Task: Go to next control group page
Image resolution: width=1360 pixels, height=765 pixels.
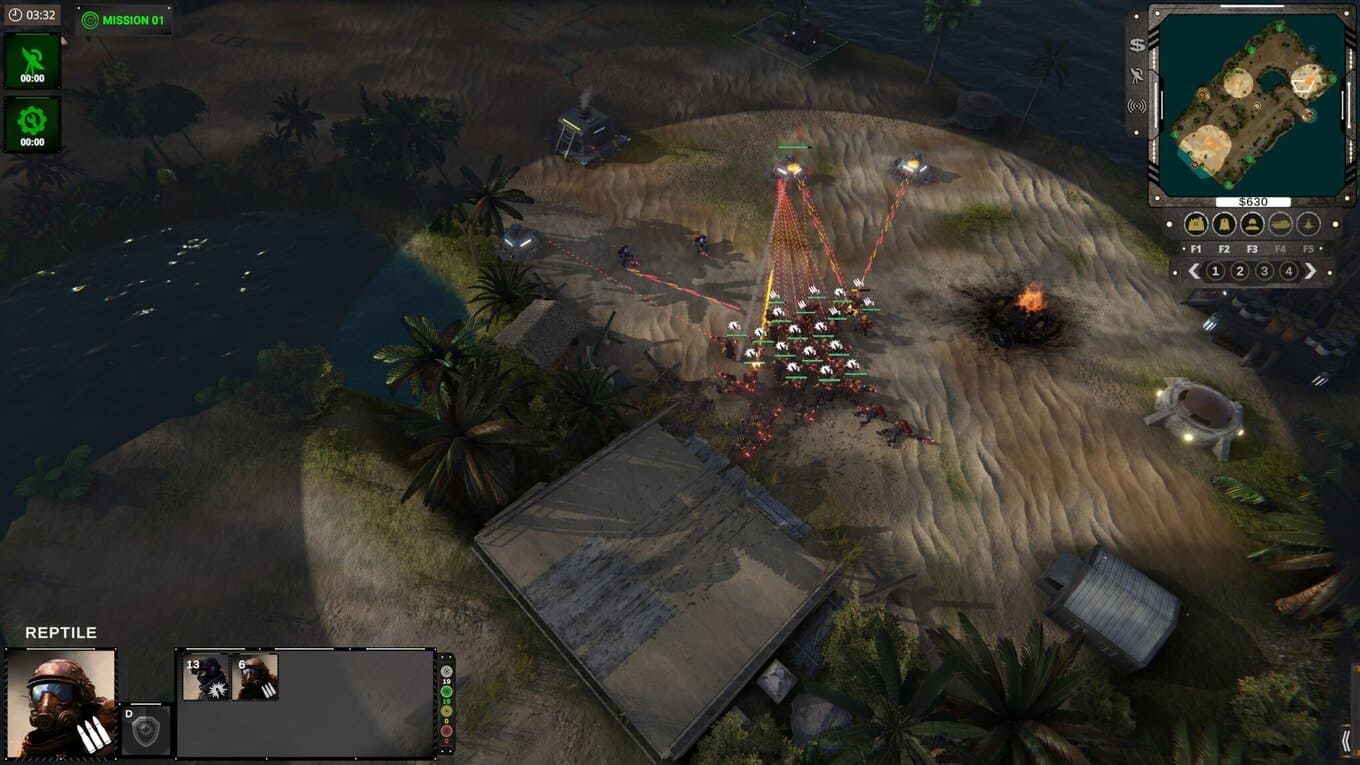Action: (x=1311, y=271)
